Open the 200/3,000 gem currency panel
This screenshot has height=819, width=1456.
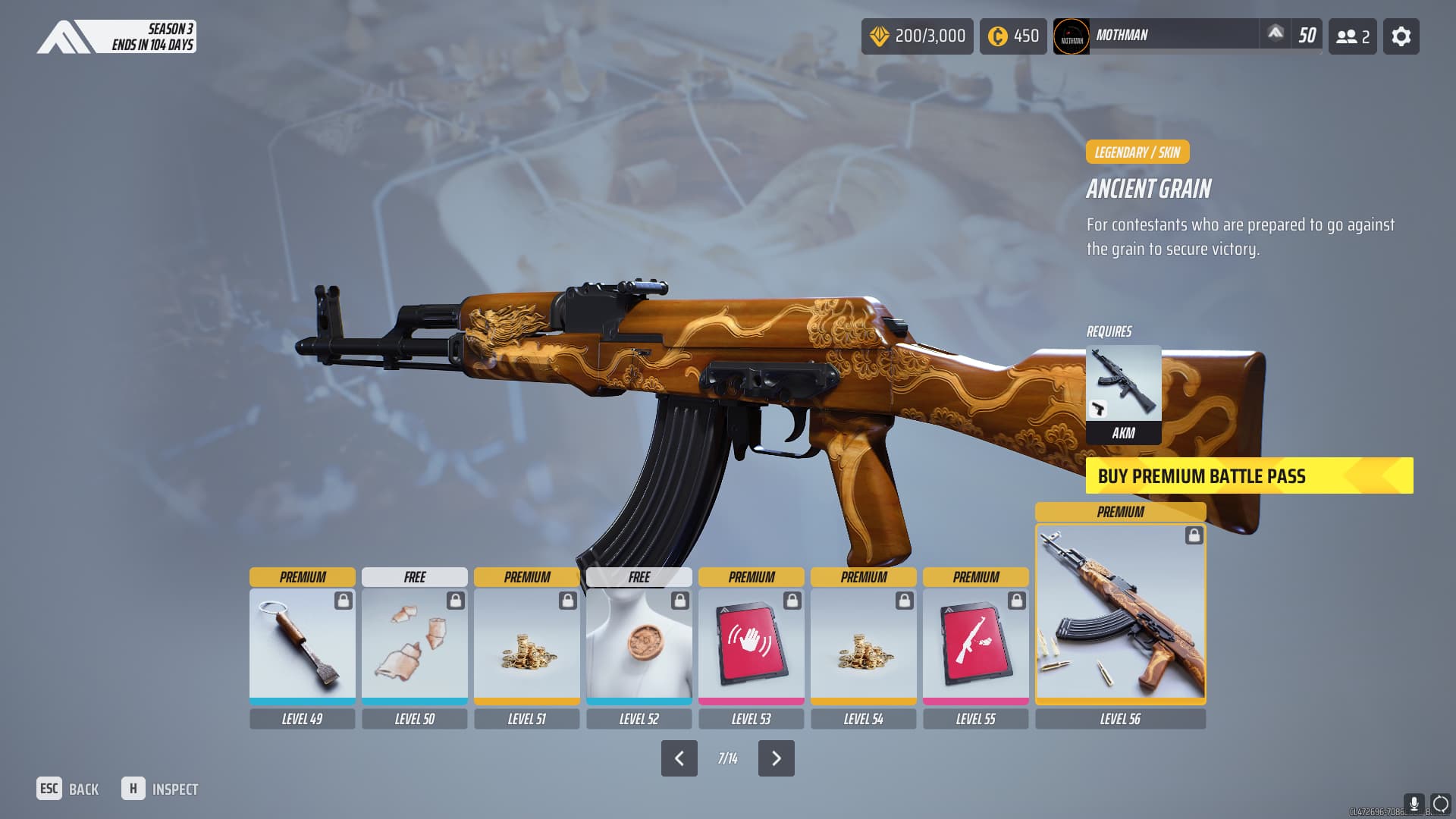click(x=917, y=36)
